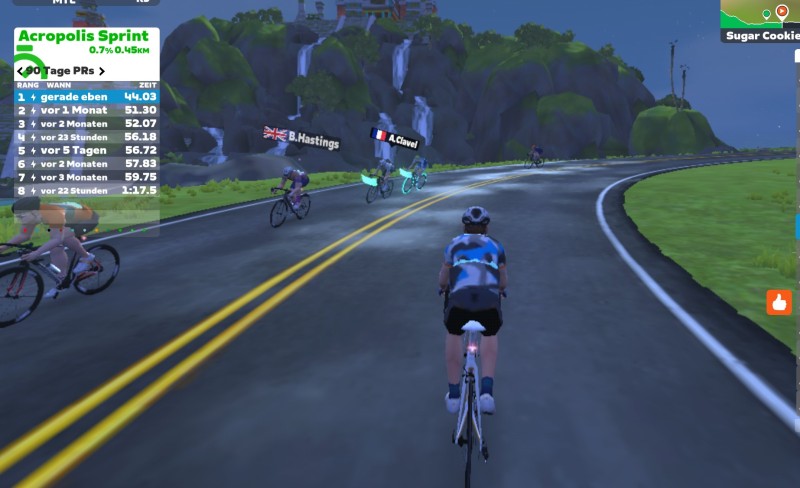This screenshot has height=488, width=800.
Task: Select the A.Clavel rider name tag
Action: click(395, 138)
